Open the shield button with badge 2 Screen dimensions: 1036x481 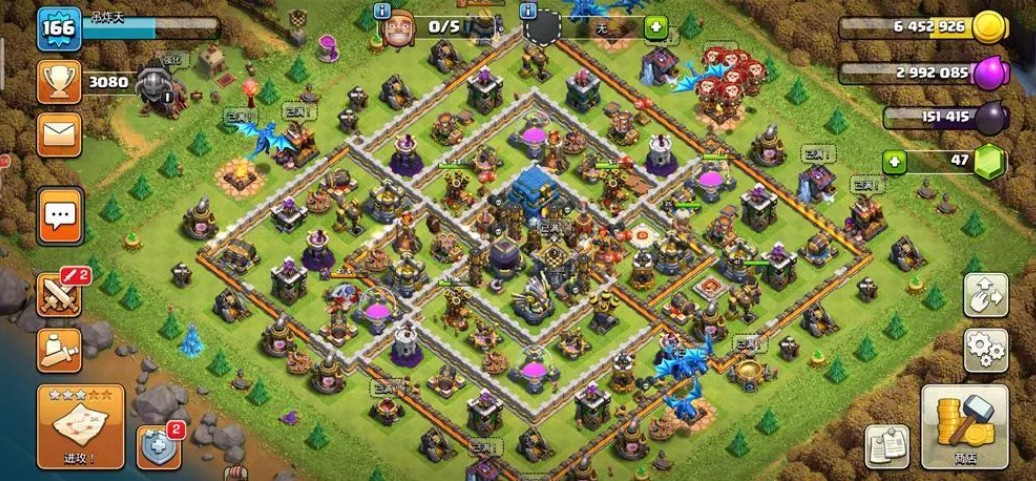[x=158, y=445]
